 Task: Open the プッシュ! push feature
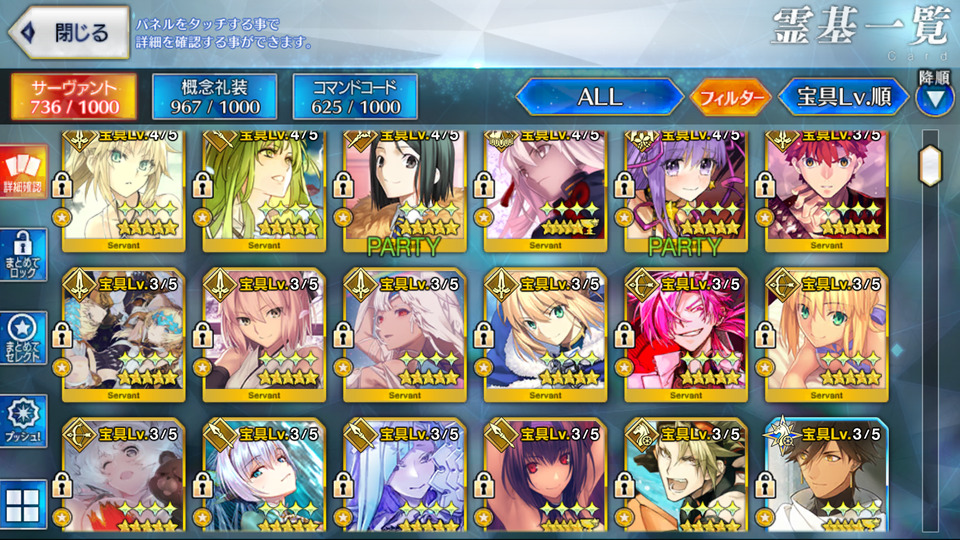tap(22, 422)
